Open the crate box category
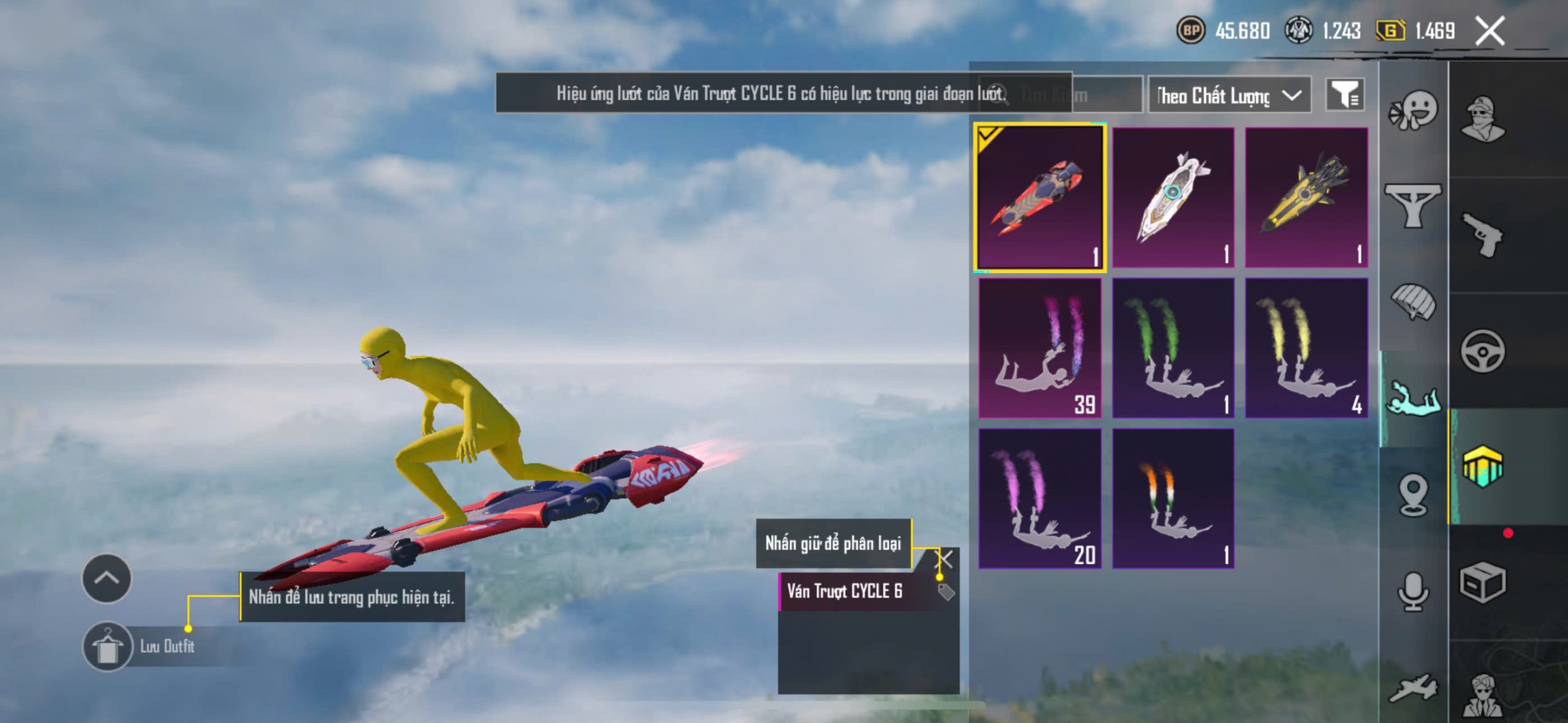The image size is (1568, 723). click(x=1482, y=582)
